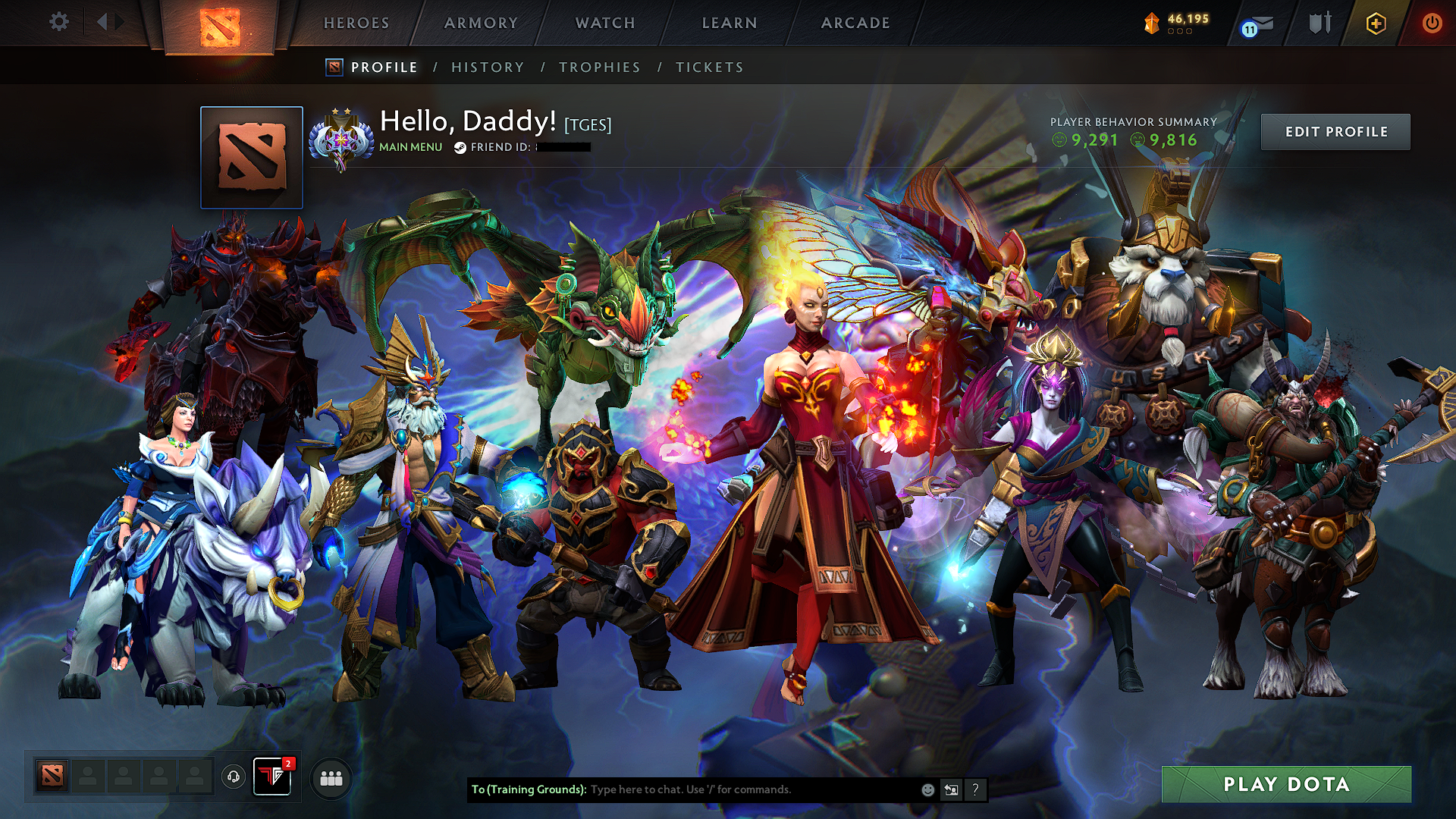Screen dimensions: 1456x819
Task: Open the shield and sword loadout icon
Action: tap(1319, 23)
